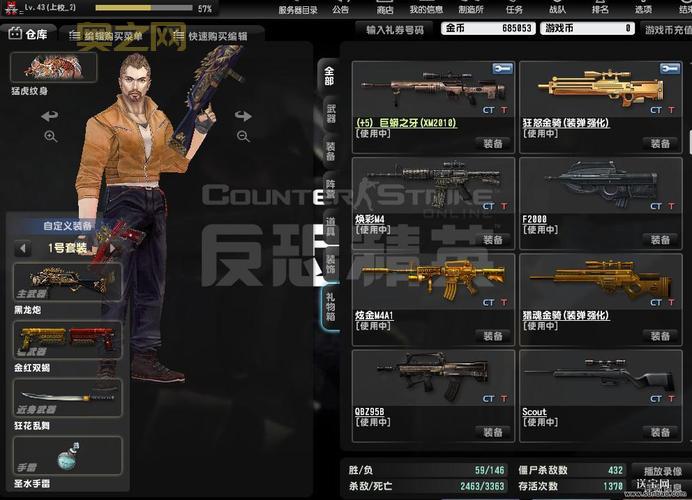Equip the 炫金M4A1 gold rifle
This screenshot has height=500, width=692.
492,336
